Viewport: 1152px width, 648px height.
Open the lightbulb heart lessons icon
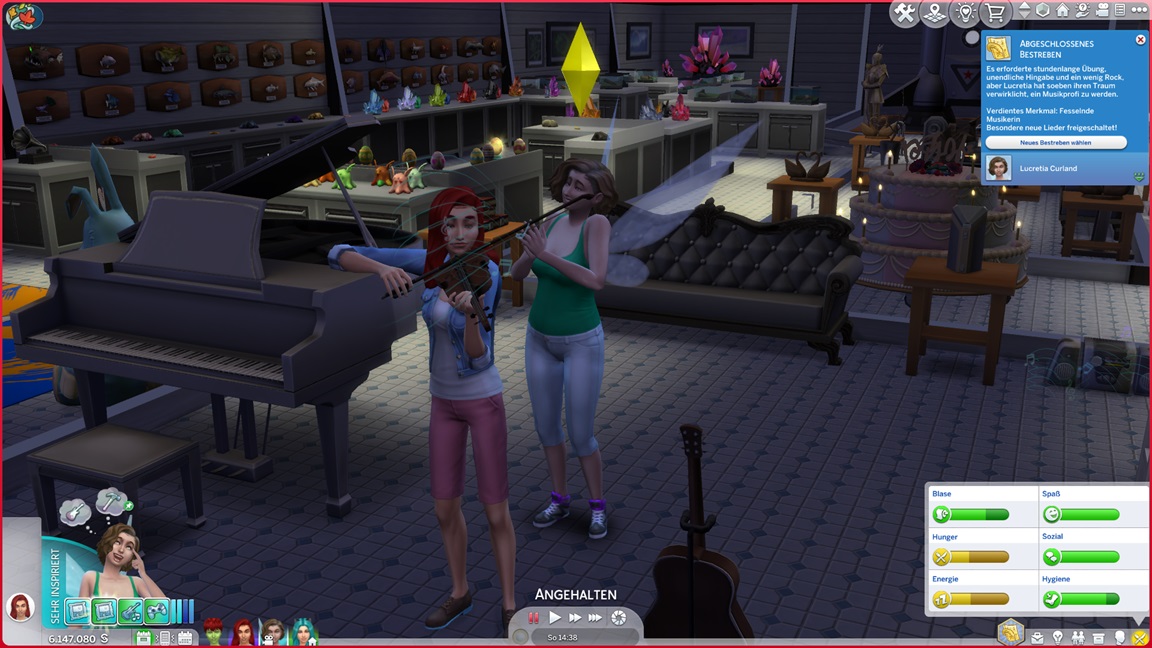click(964, 13)
